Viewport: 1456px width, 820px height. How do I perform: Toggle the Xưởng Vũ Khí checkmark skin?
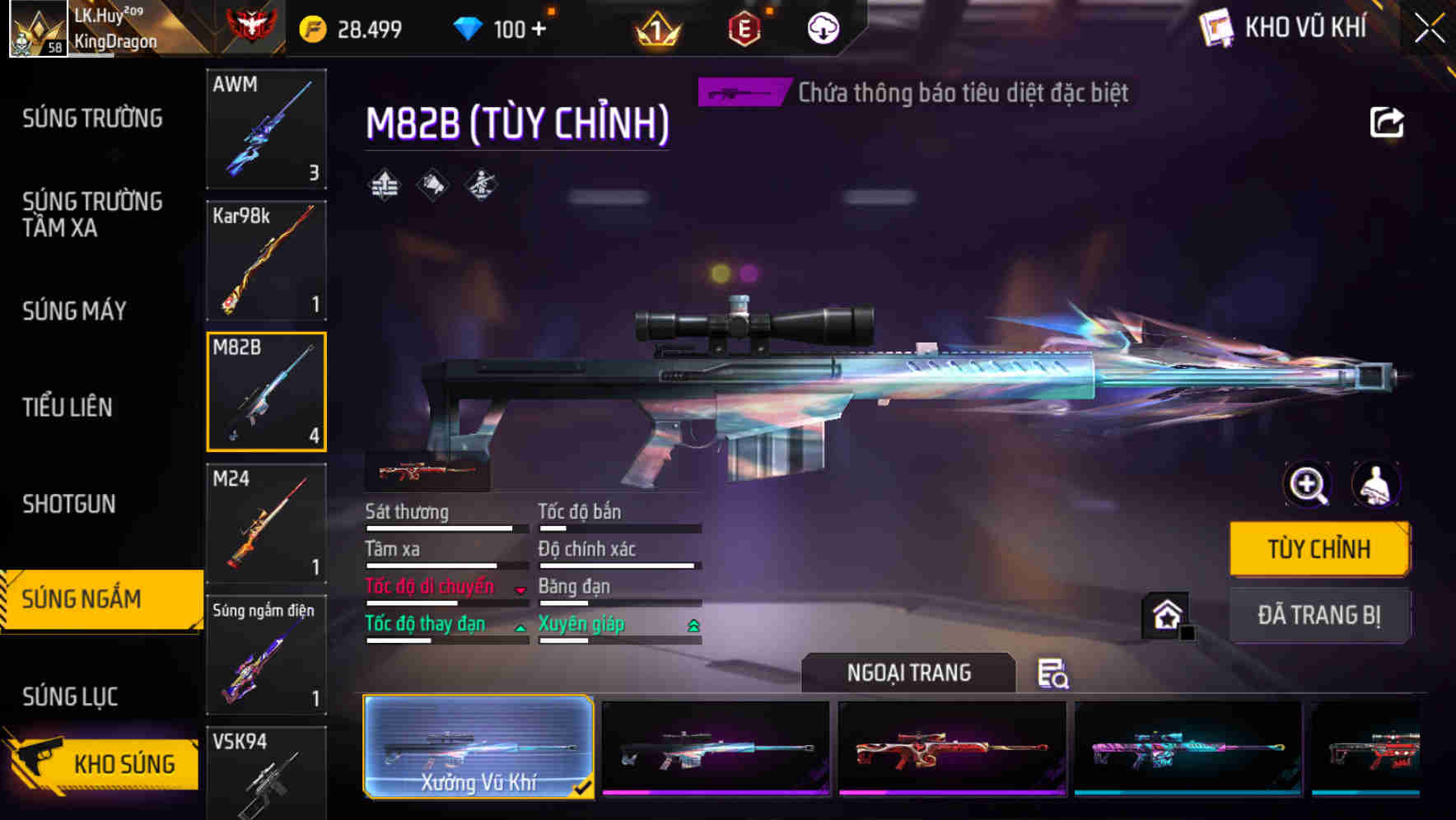(x=478, y=749)
